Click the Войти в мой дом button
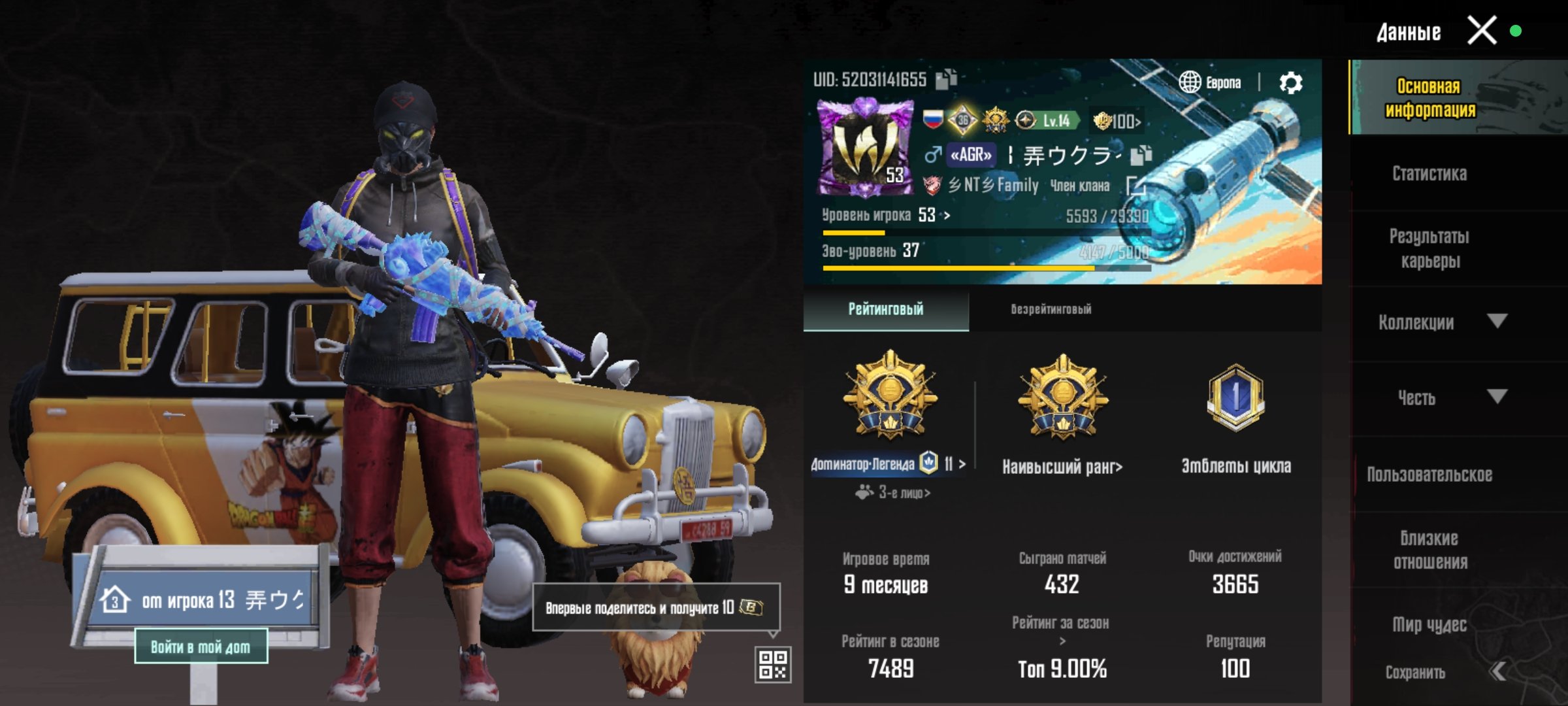 (x=201, y=647)
